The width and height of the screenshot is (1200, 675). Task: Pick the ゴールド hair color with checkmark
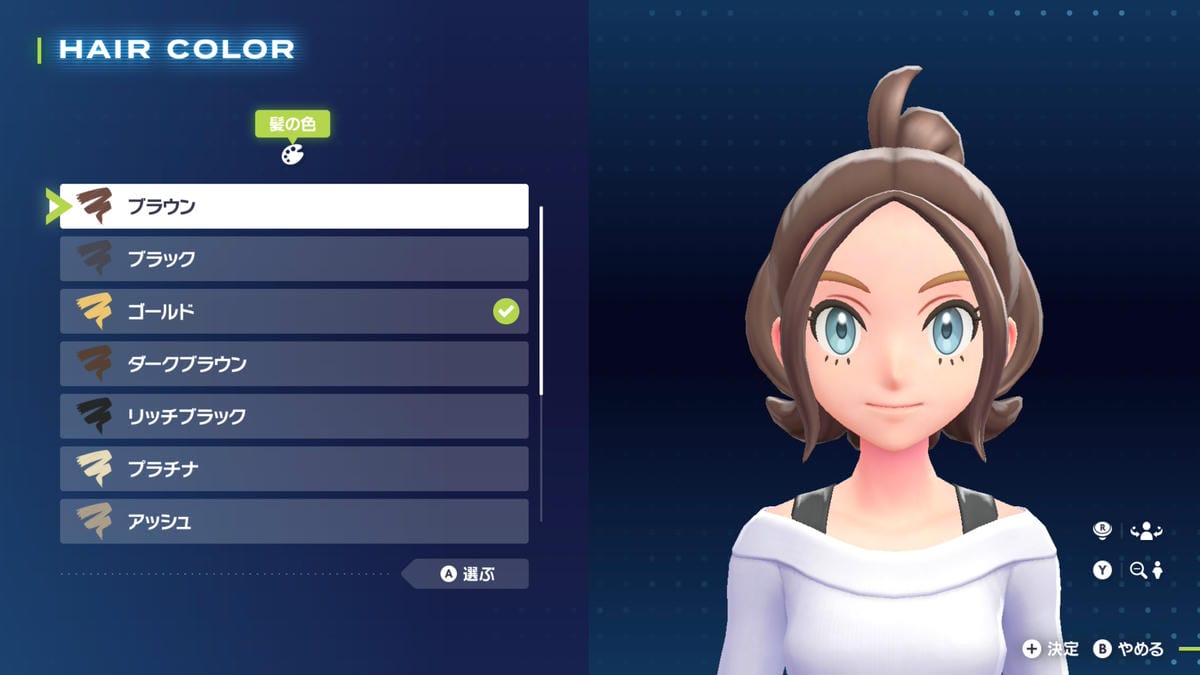[x=294, y=311]
